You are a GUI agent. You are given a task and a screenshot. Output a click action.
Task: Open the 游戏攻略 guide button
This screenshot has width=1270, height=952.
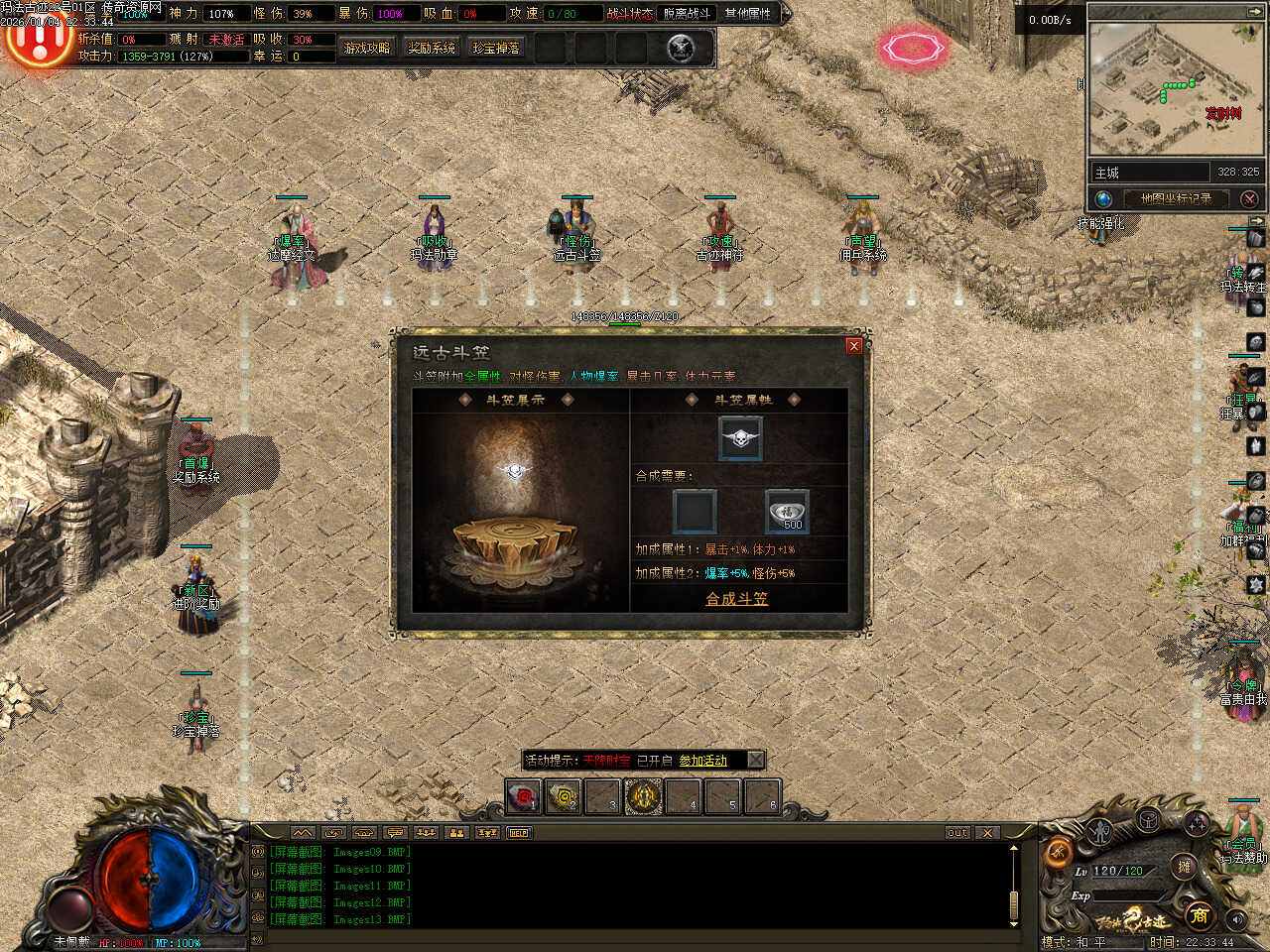click(x=366, y=48)
